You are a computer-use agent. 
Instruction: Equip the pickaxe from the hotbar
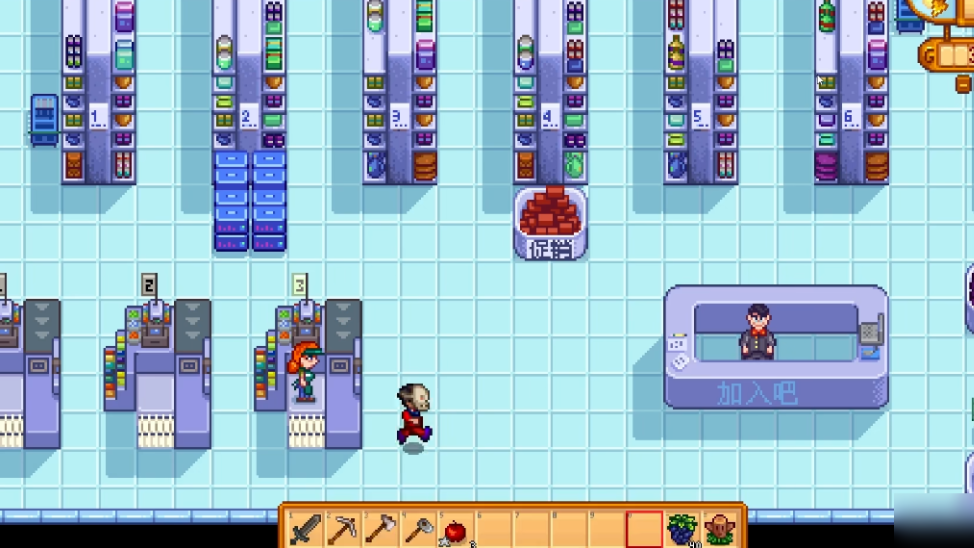(343, 529)
